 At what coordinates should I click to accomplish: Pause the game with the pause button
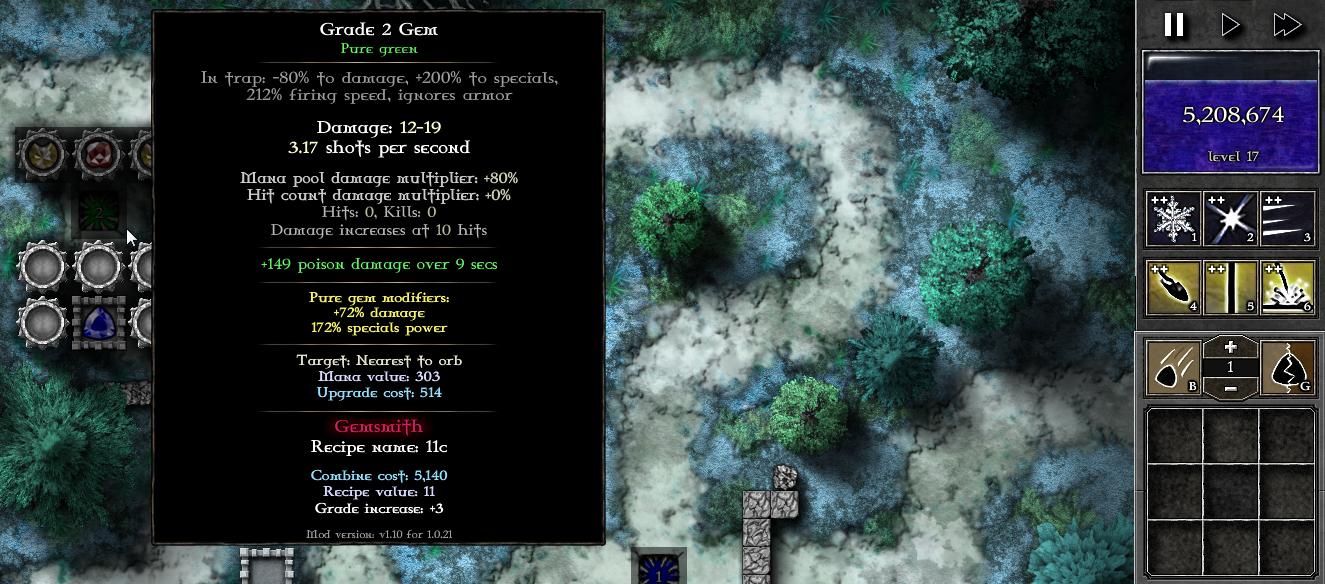1174,25
